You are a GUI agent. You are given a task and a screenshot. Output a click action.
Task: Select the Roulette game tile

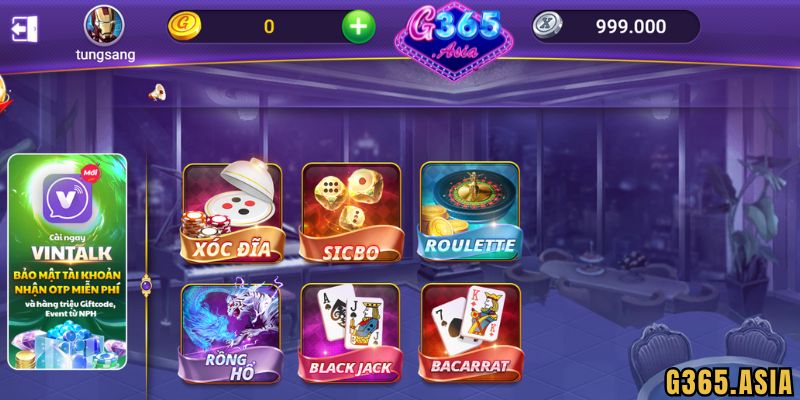coord(469,210)
